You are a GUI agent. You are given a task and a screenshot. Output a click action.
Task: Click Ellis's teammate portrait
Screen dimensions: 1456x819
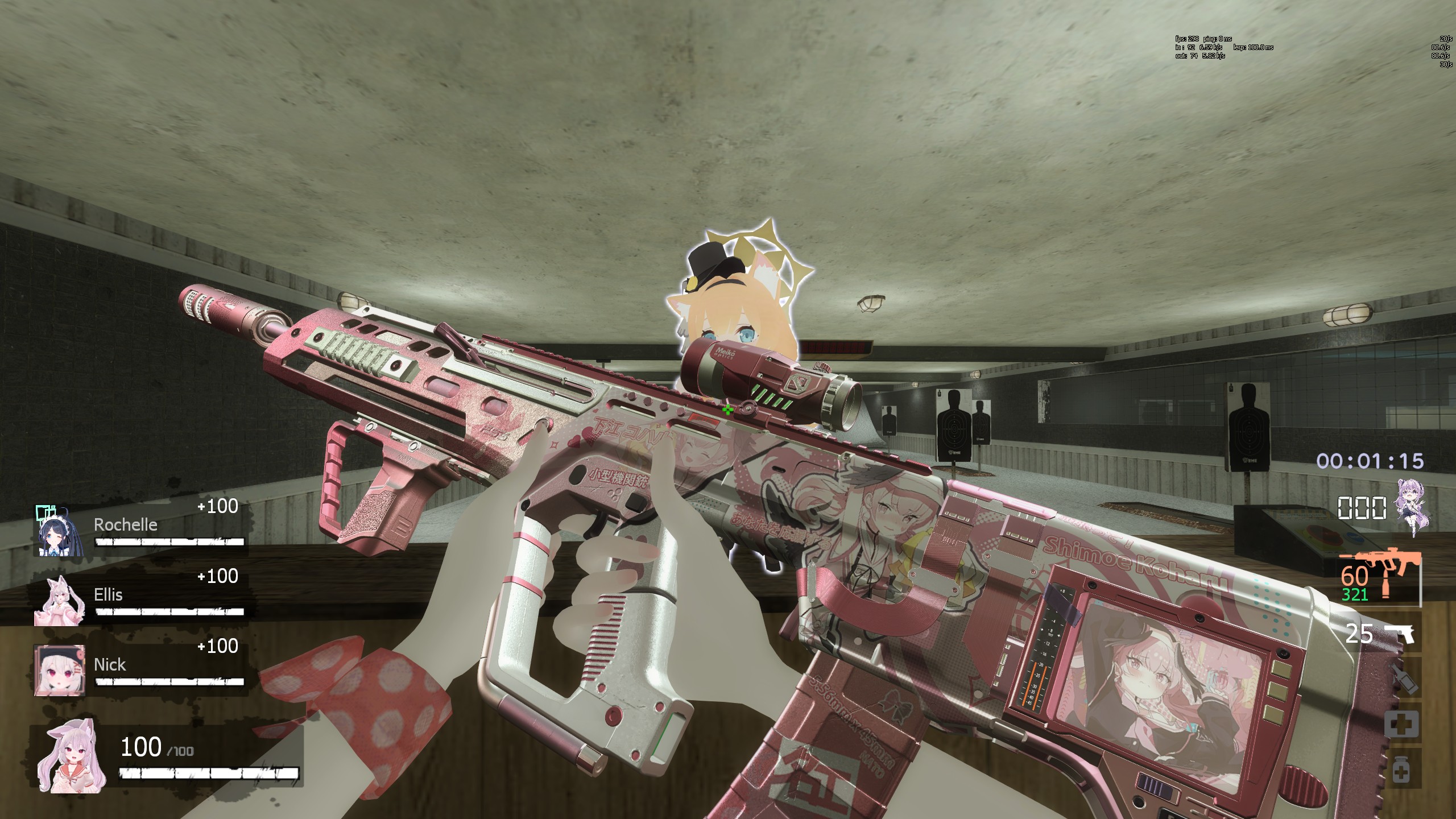[x=60, y=601]
